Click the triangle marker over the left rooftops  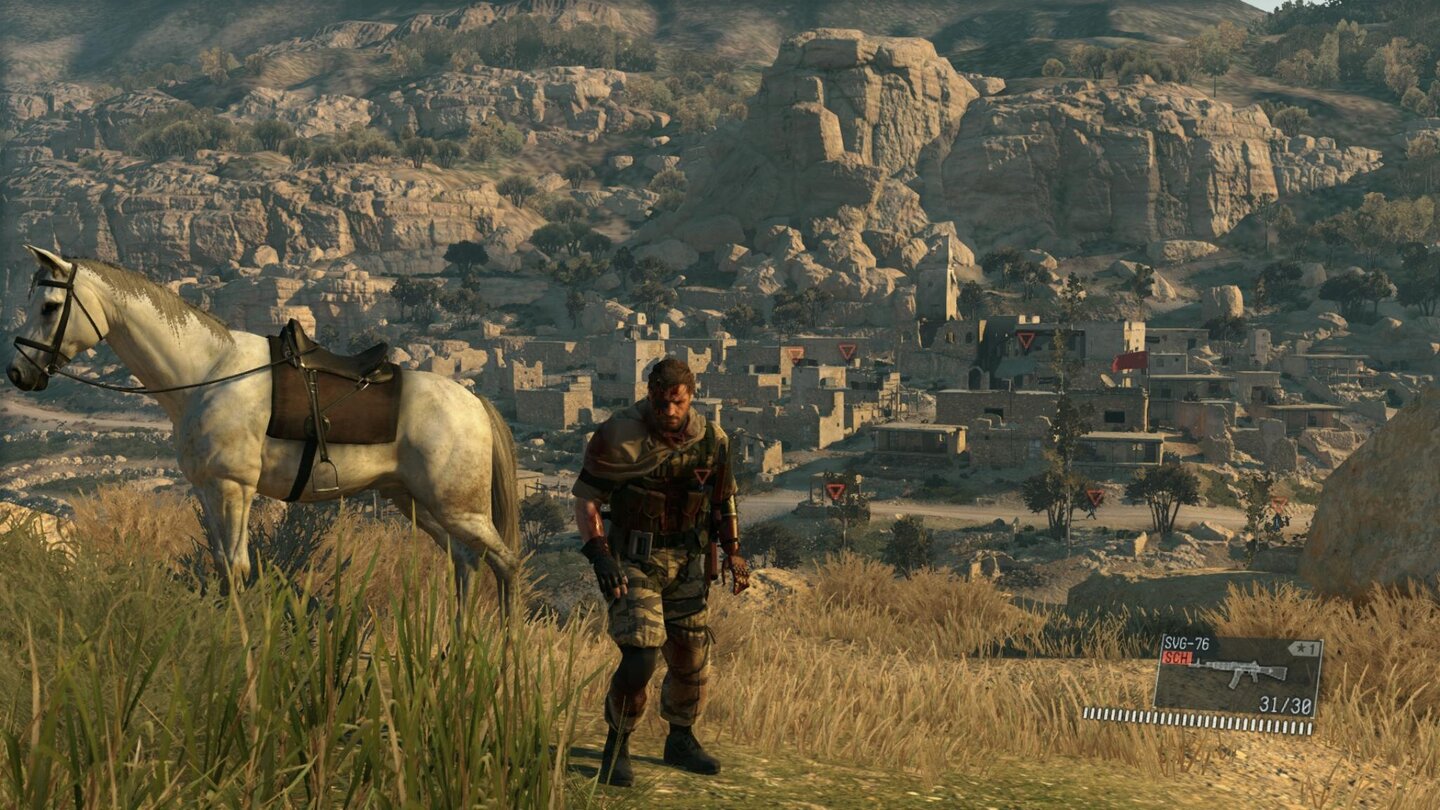coord(795,355)
